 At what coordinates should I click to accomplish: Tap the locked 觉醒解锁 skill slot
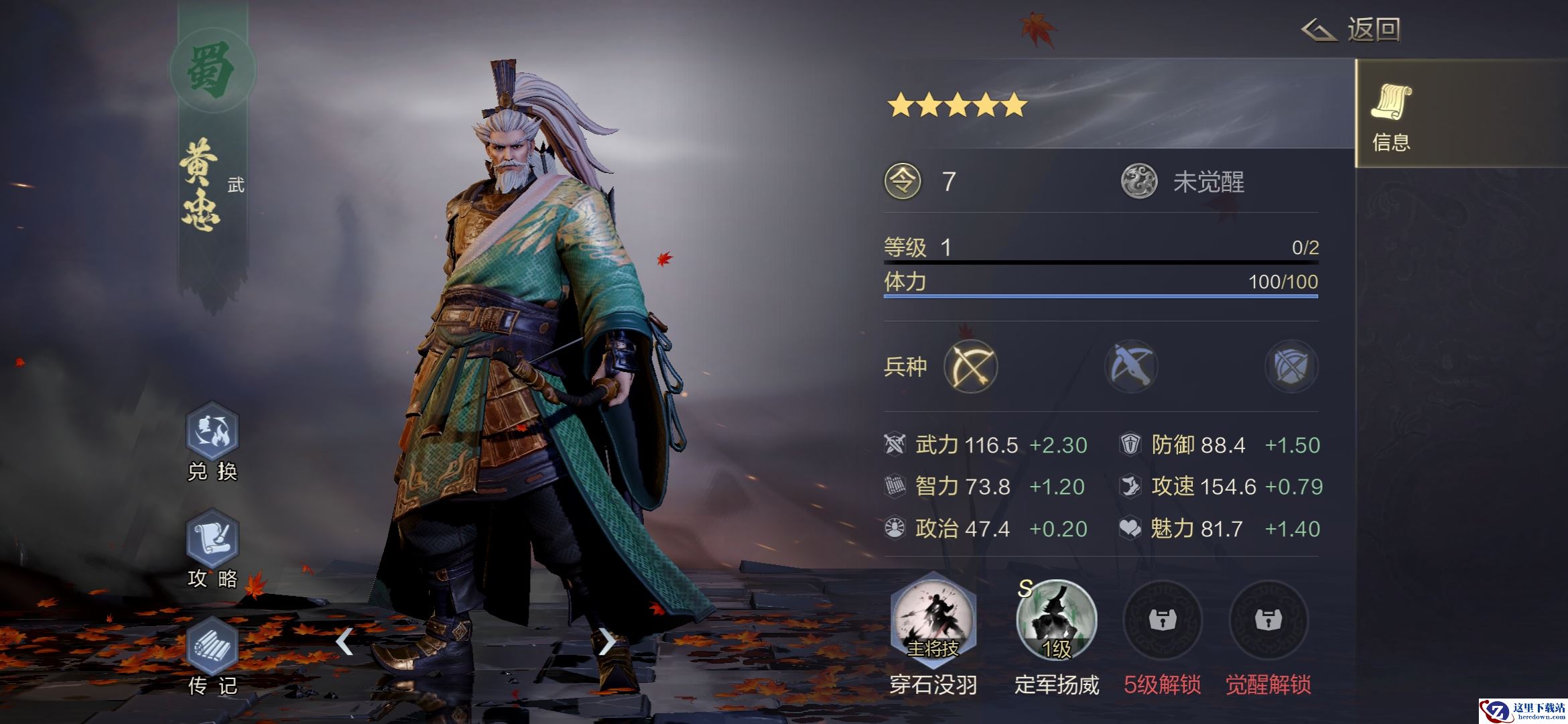[x=1268, y=620]
